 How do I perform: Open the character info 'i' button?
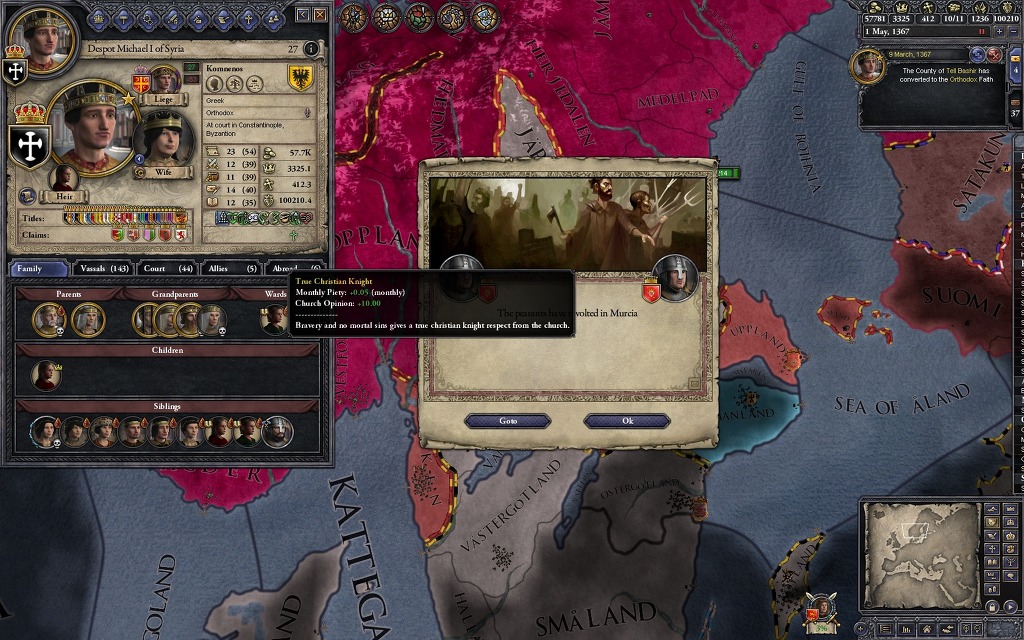tap(311, 48)
